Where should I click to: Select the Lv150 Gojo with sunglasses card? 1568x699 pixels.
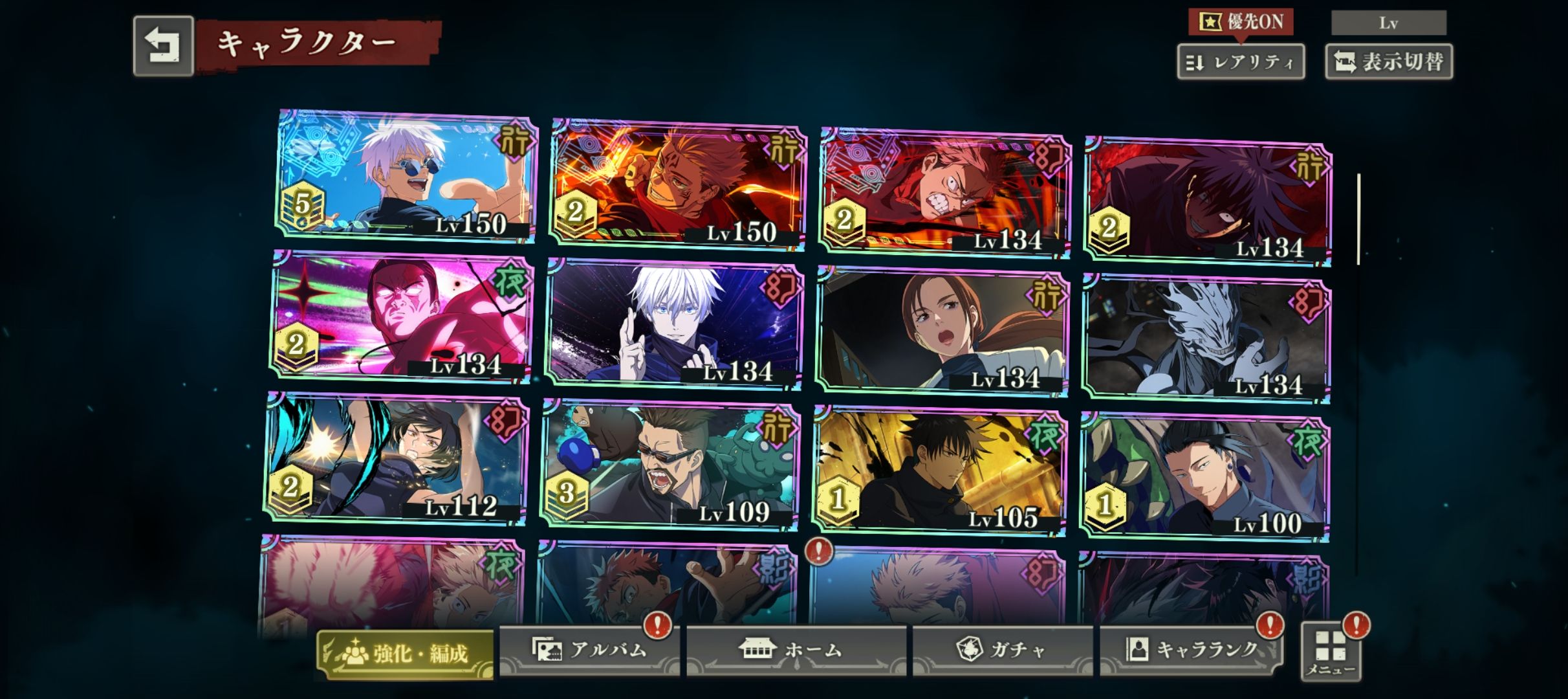point(408,176)
